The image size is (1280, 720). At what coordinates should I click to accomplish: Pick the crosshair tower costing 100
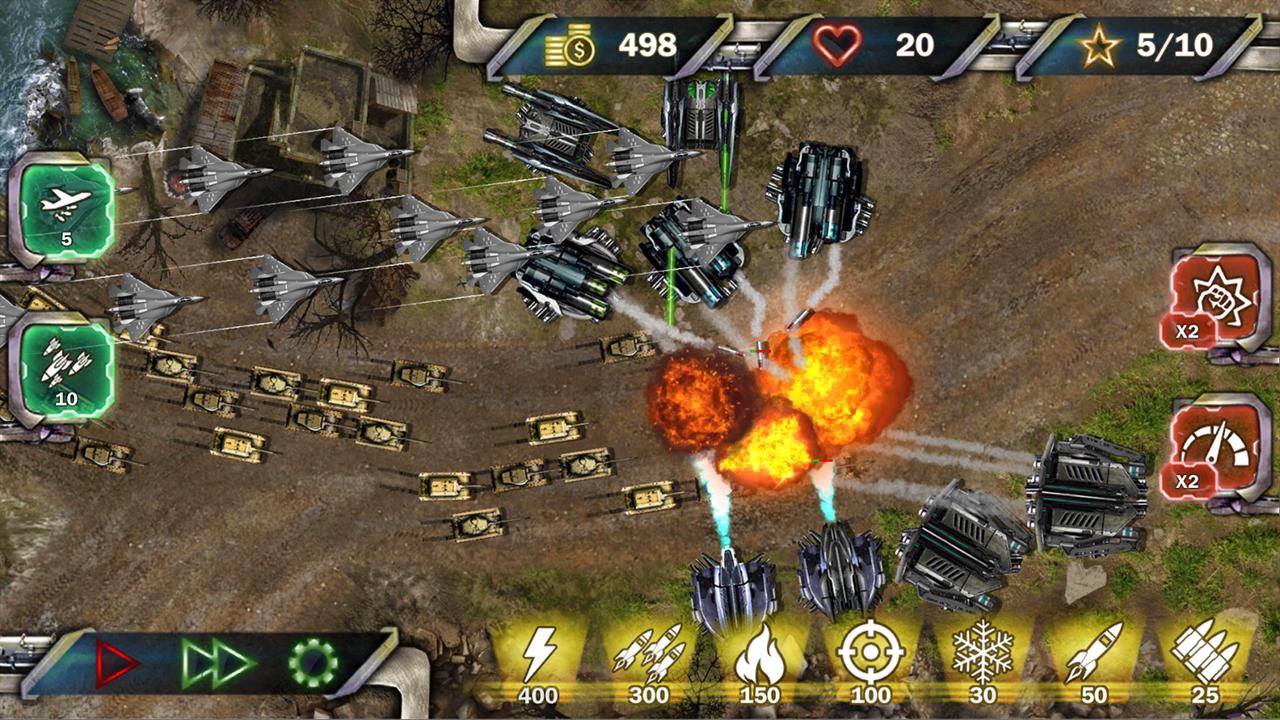(x=870, y=656)
